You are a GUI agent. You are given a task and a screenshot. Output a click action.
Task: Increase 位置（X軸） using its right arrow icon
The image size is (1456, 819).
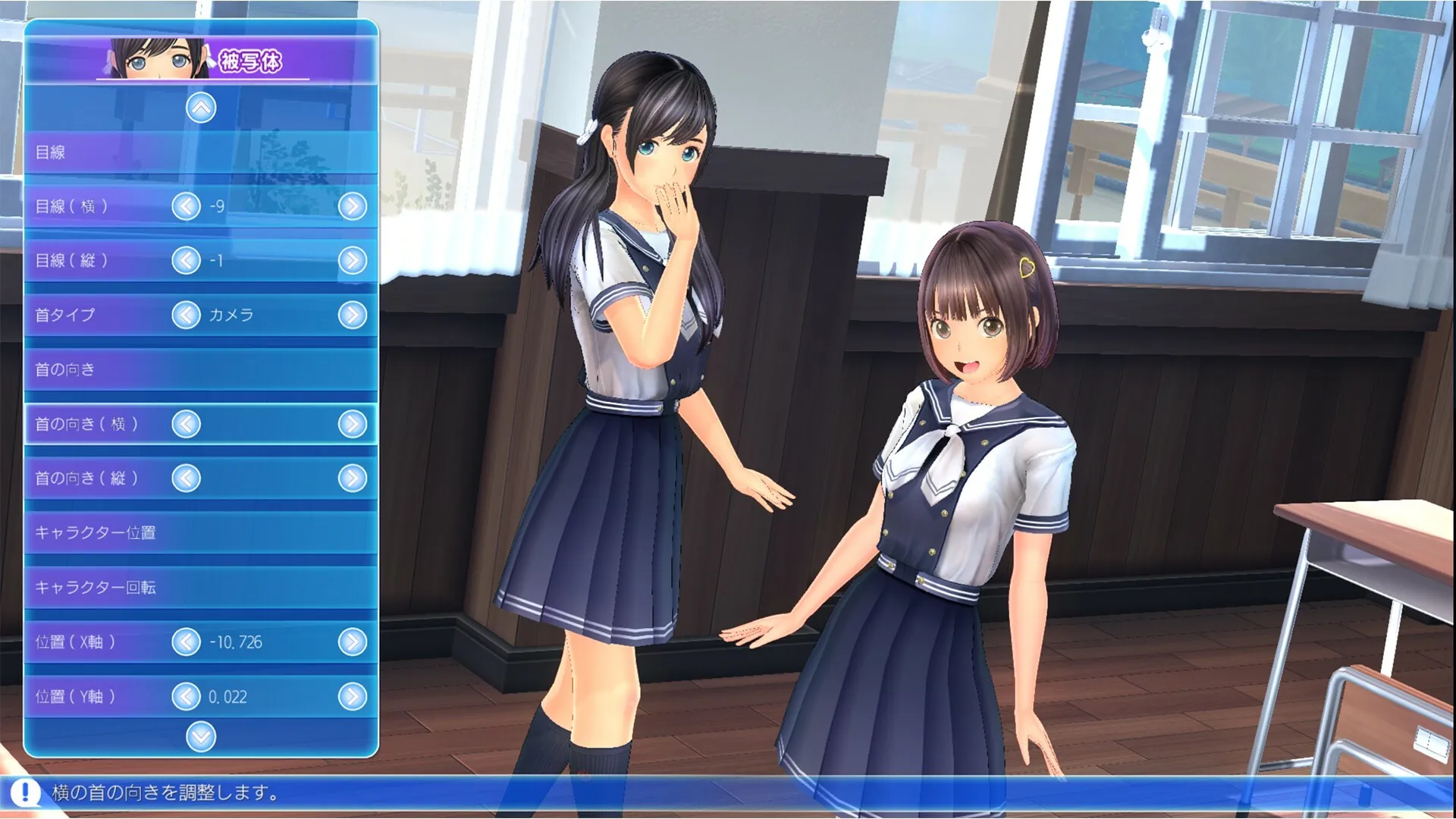[x=351, y=642]
